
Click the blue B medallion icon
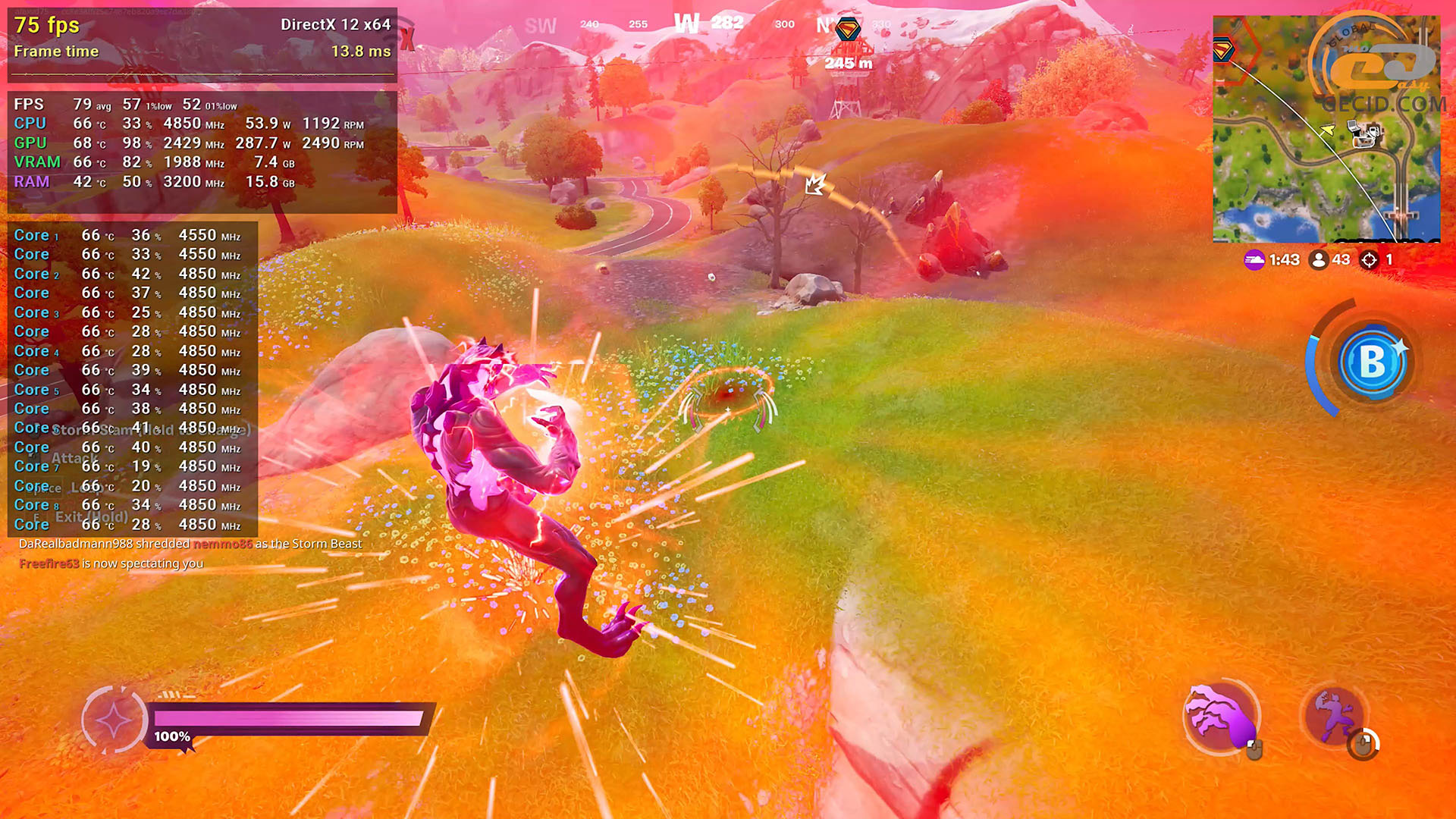[x=1372, y=362]
